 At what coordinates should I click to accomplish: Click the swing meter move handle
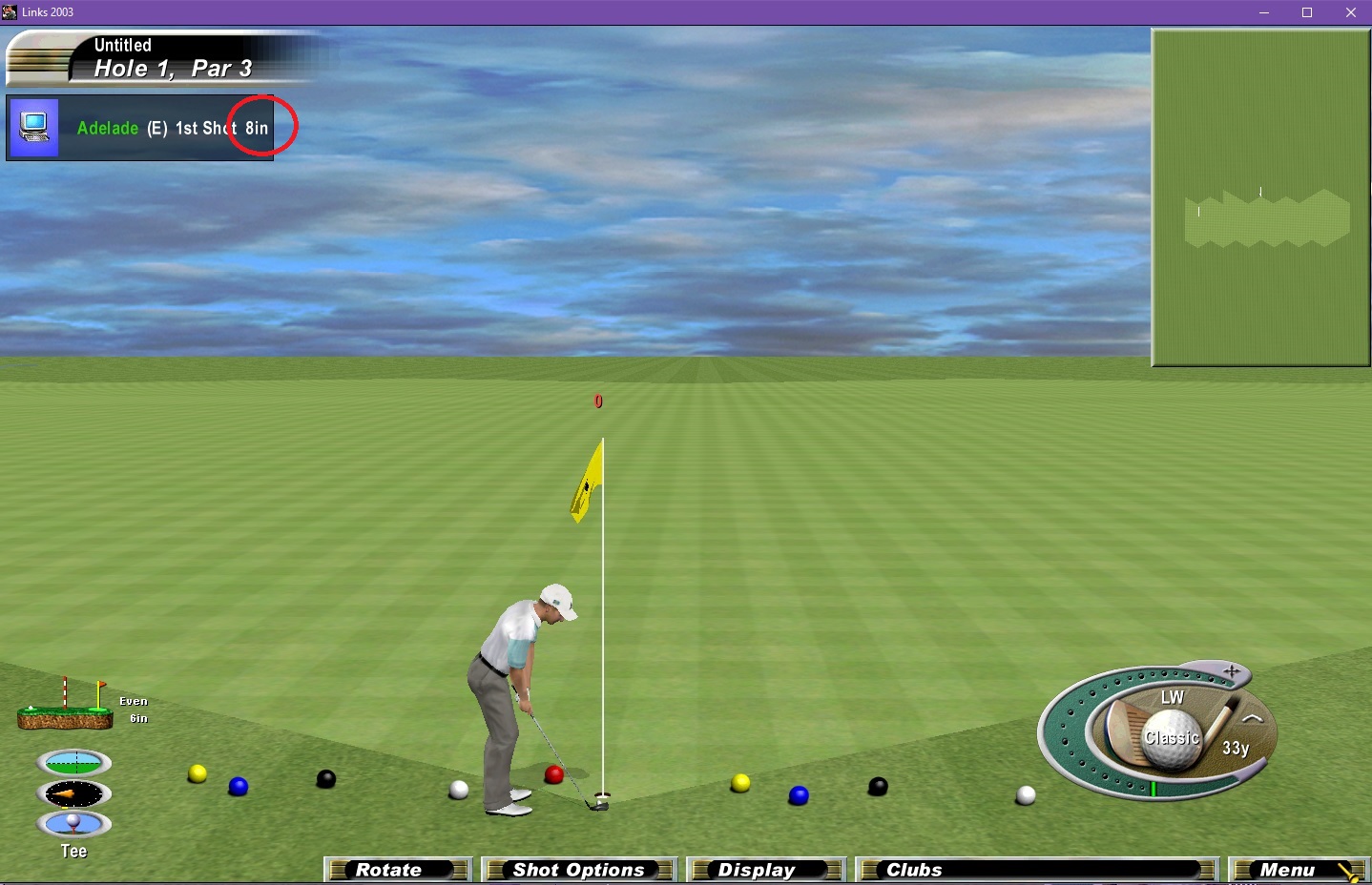[1232, 671]
